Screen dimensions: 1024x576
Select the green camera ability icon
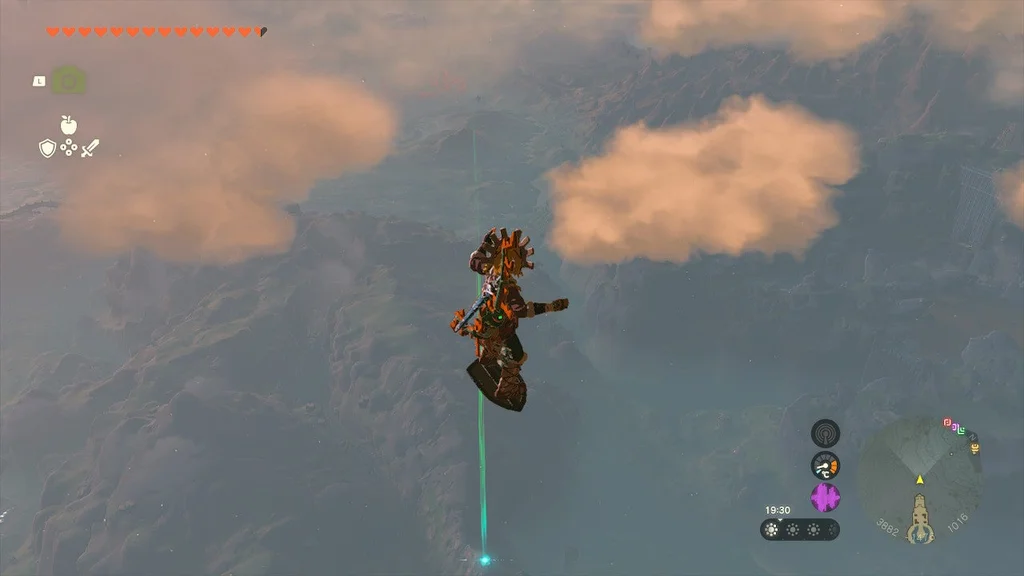68,80
